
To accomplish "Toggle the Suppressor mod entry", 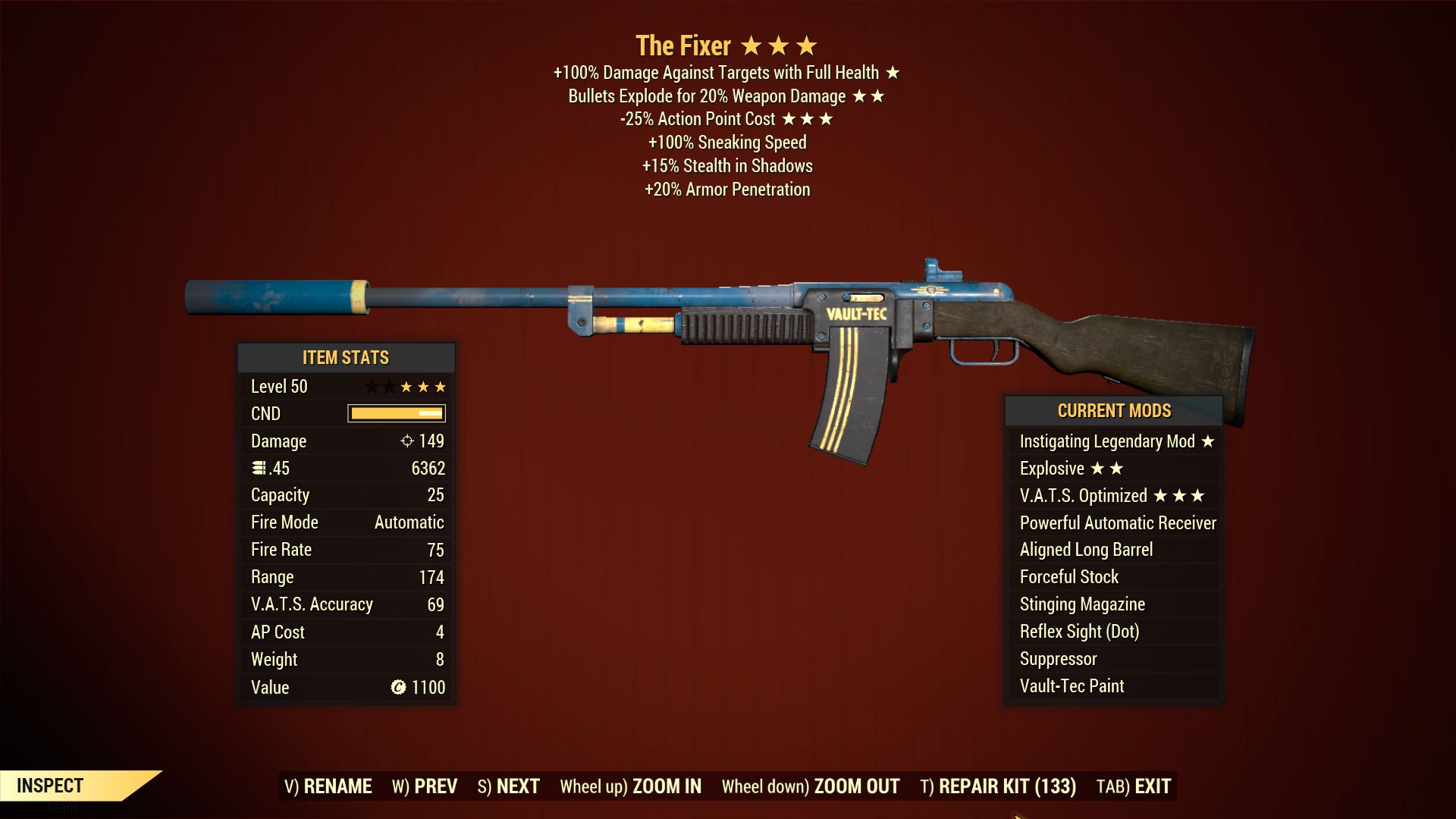I will pos(1058,658).
